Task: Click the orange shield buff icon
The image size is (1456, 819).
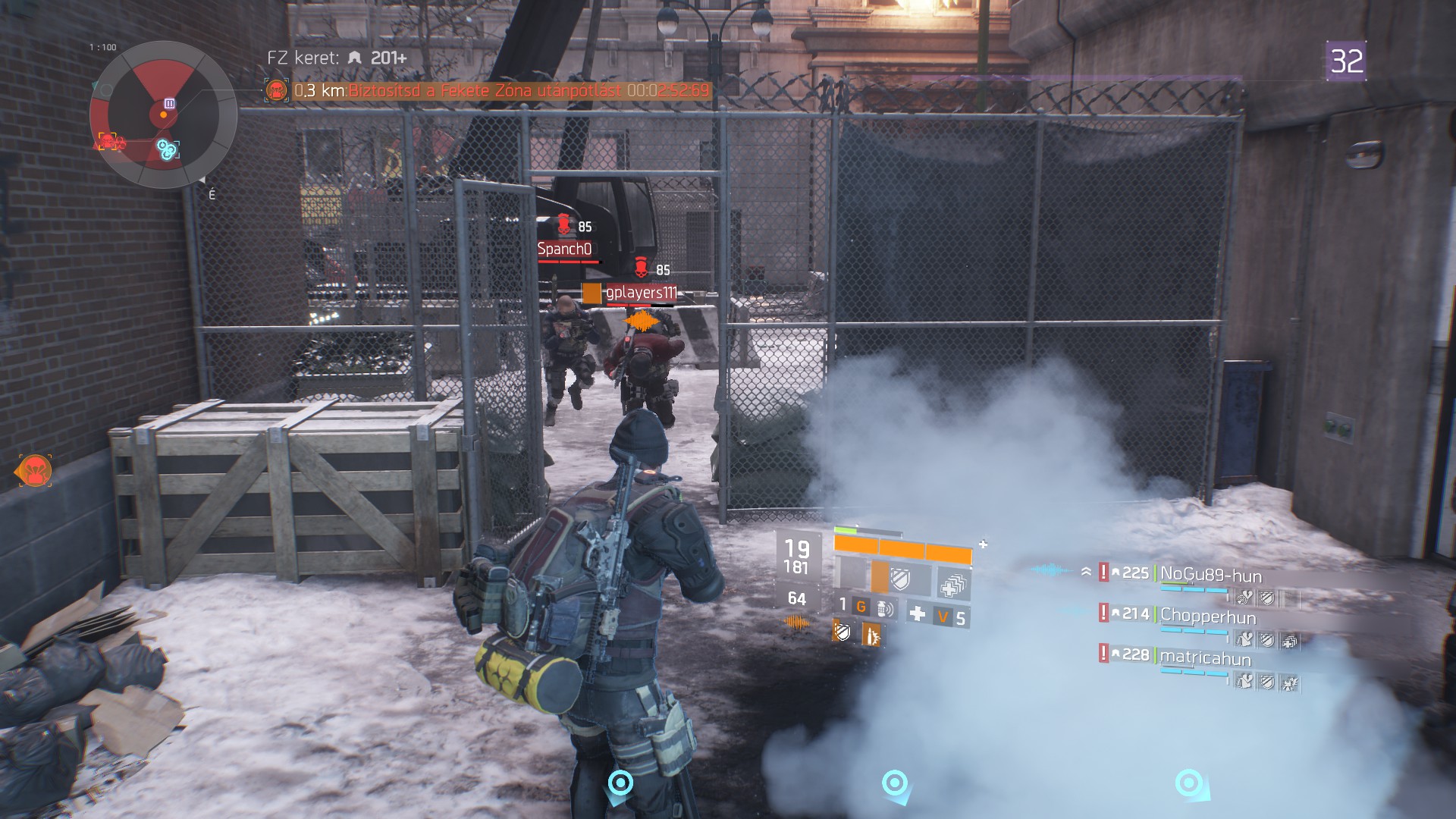Action: pos(843,631)
